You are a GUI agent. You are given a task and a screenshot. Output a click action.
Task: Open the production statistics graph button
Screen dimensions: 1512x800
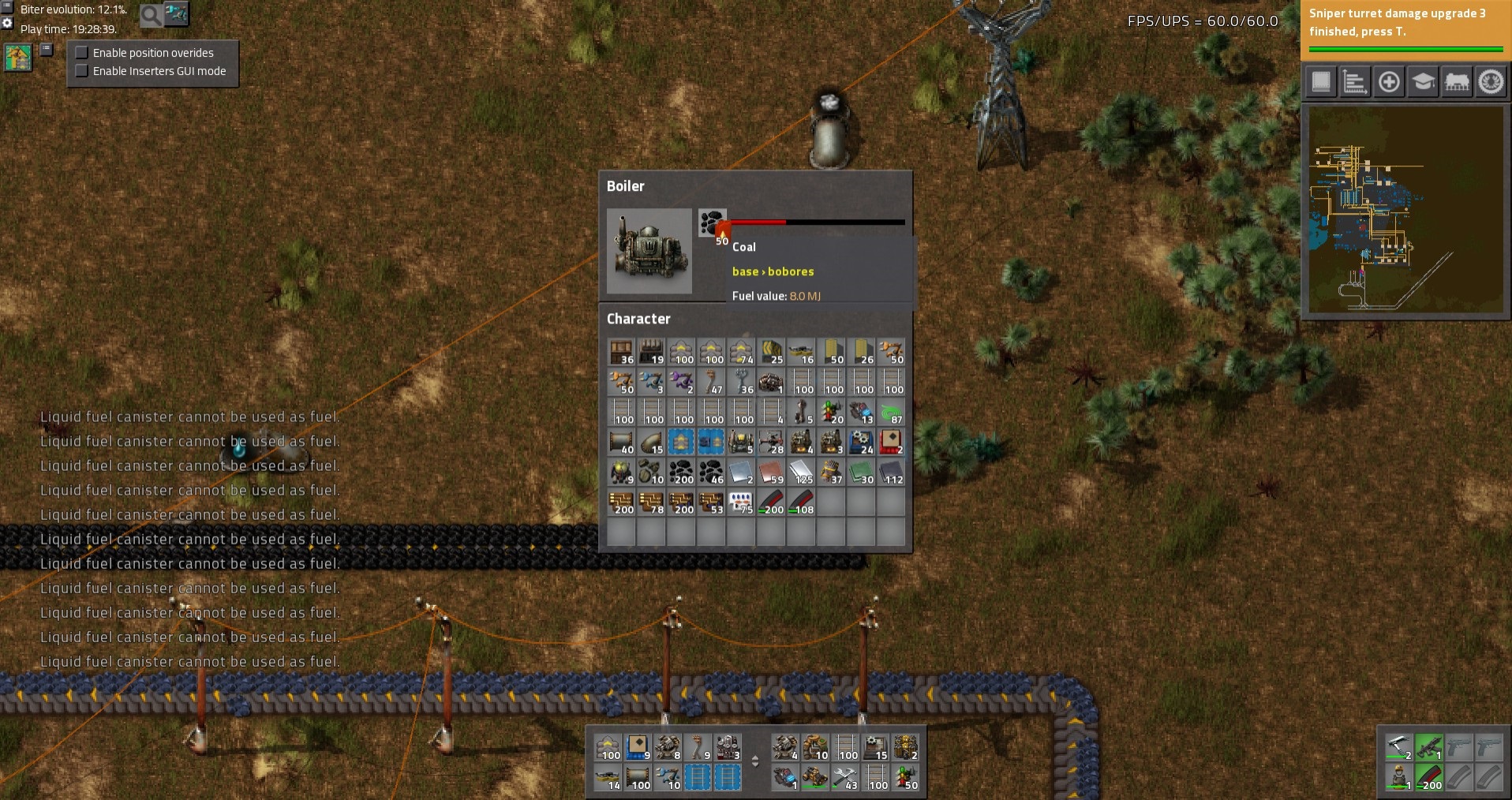point(1355,82)
